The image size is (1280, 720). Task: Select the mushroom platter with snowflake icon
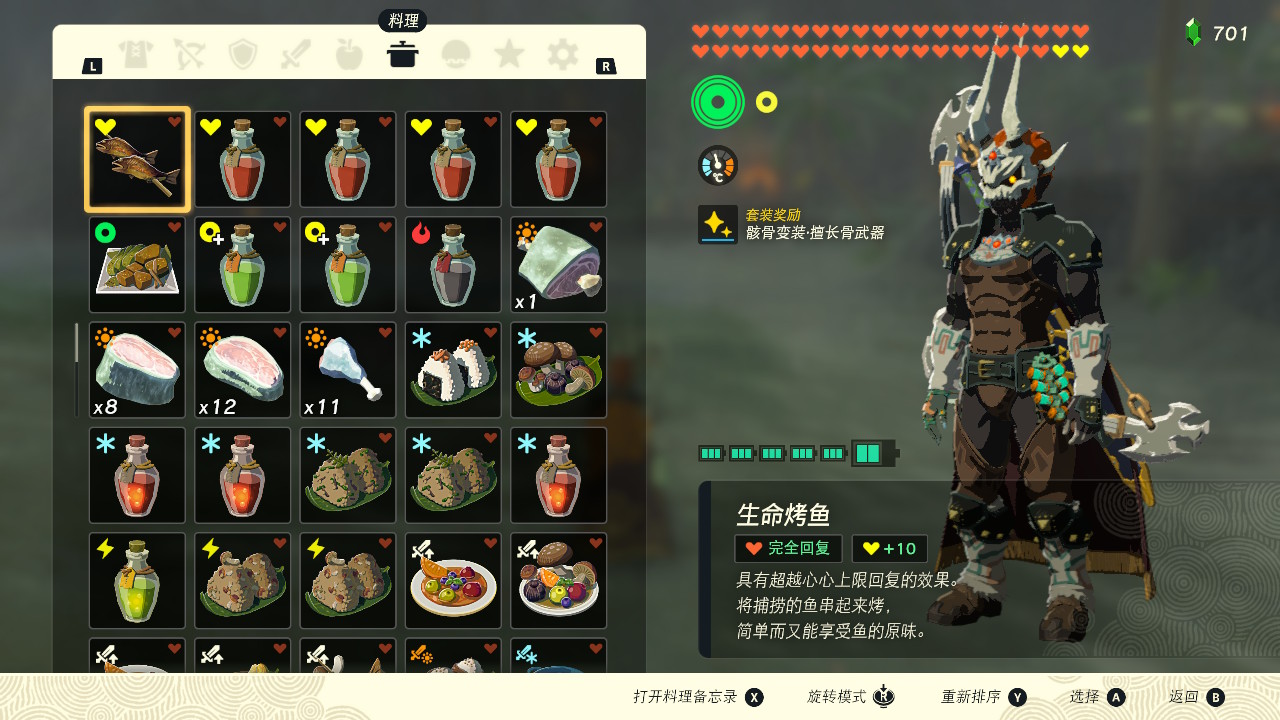pos(559,370)
